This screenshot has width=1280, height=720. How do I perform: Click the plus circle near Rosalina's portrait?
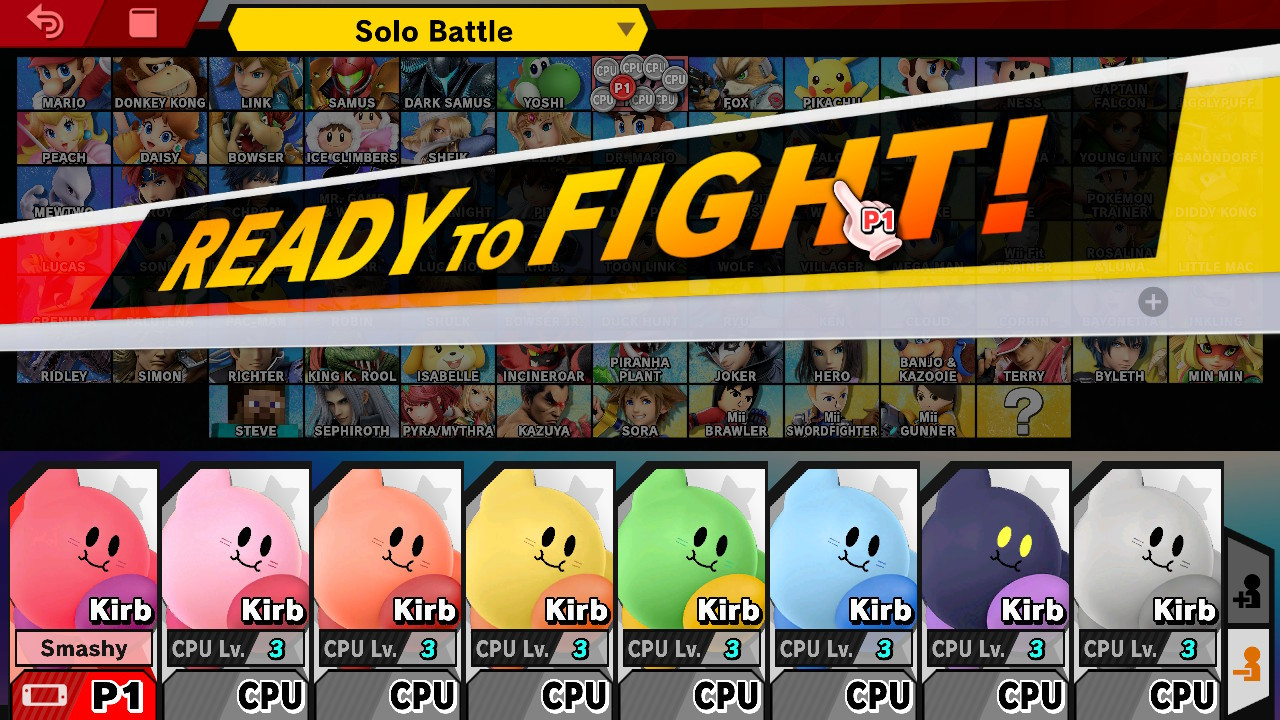click(1152, 302)
